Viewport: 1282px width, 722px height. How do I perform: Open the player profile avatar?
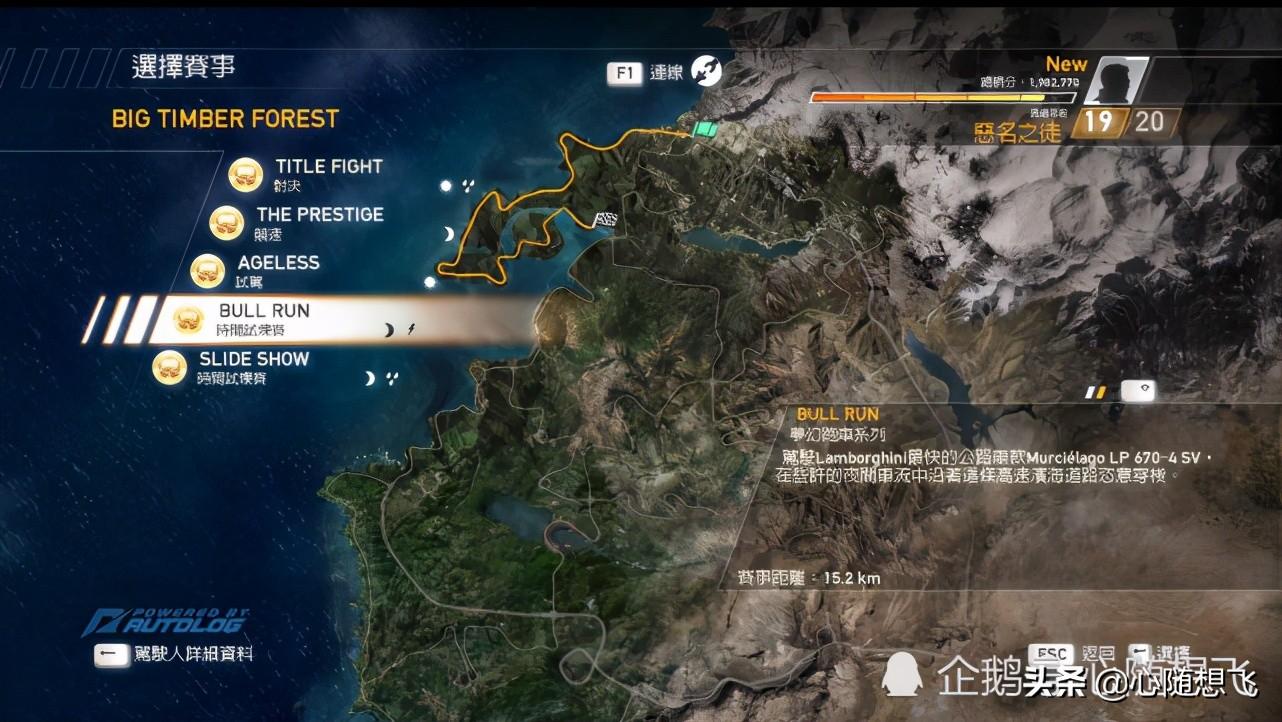click(1113, 80)
